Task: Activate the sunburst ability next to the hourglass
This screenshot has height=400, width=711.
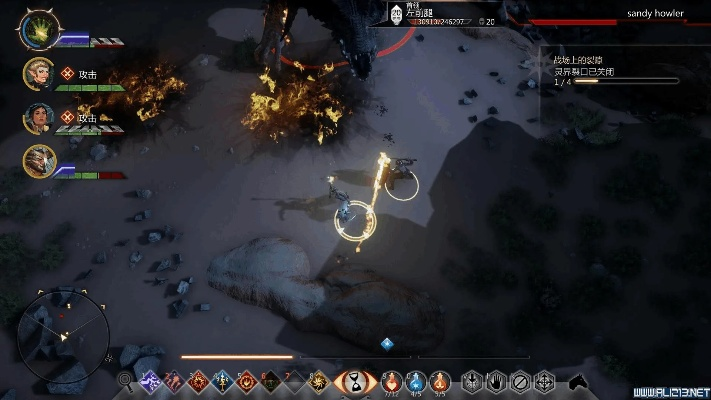Action: click(320, 380)
